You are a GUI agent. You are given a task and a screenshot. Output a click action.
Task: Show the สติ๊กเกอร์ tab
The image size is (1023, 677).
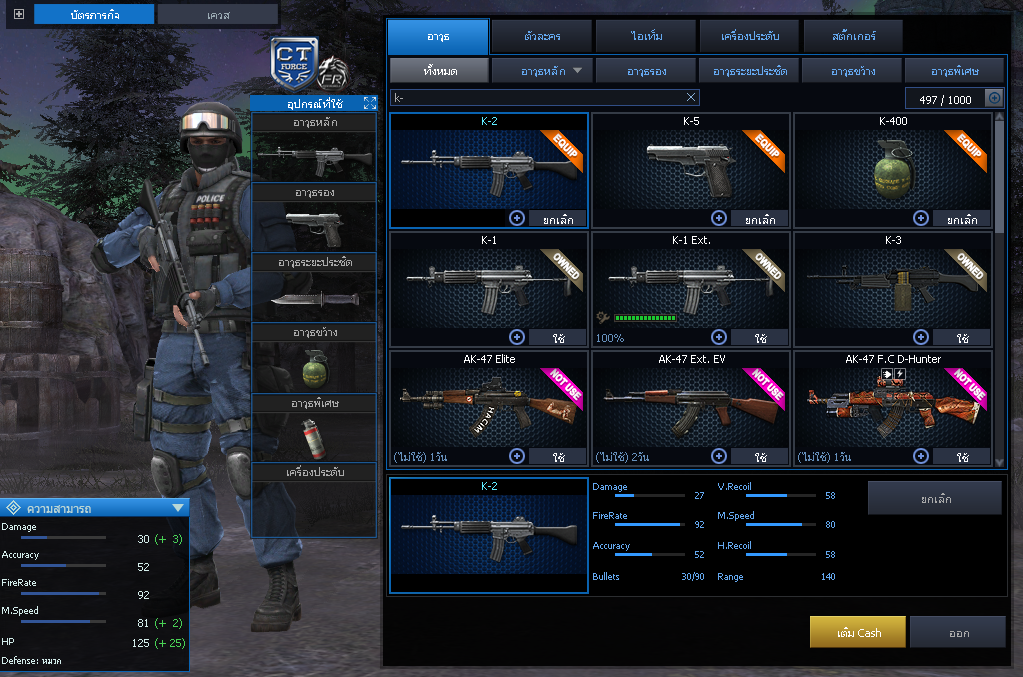(853, 37)
